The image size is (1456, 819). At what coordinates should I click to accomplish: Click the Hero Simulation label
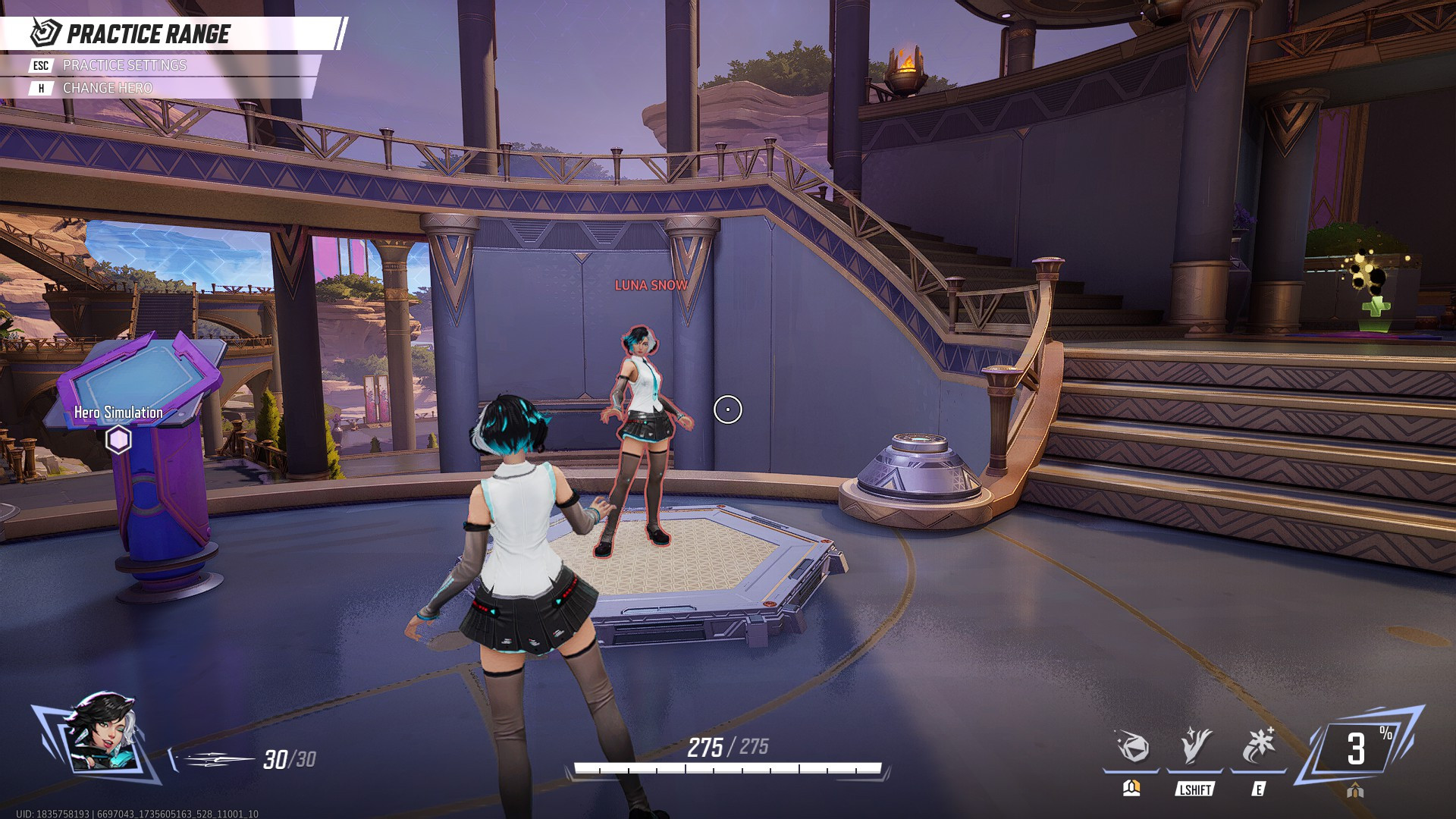tap(117, 413)
